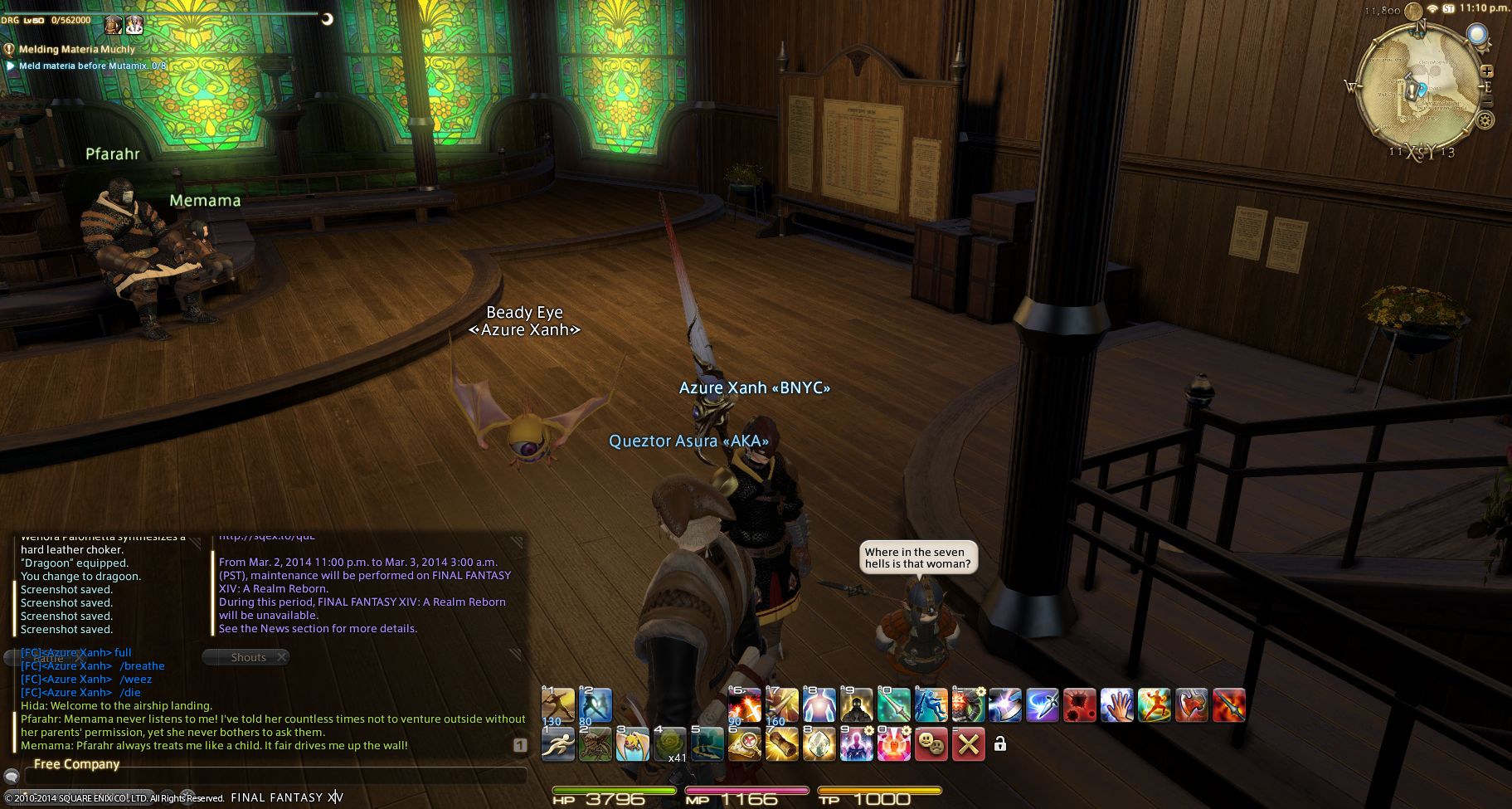
Task: Use the golden scroll hotbar icon
Action: click(x=781, y=744)
